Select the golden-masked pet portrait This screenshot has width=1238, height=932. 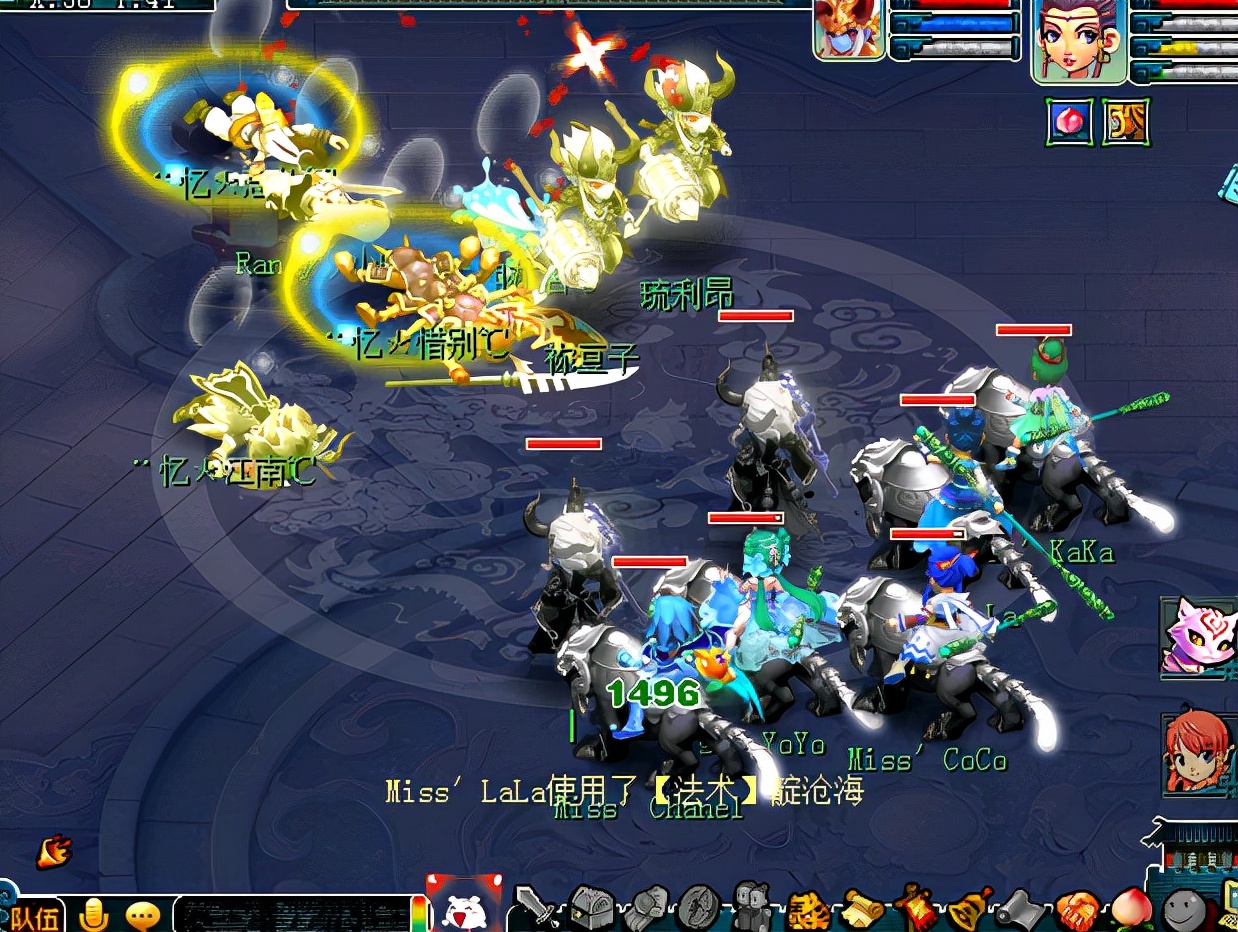click(849, 28)
